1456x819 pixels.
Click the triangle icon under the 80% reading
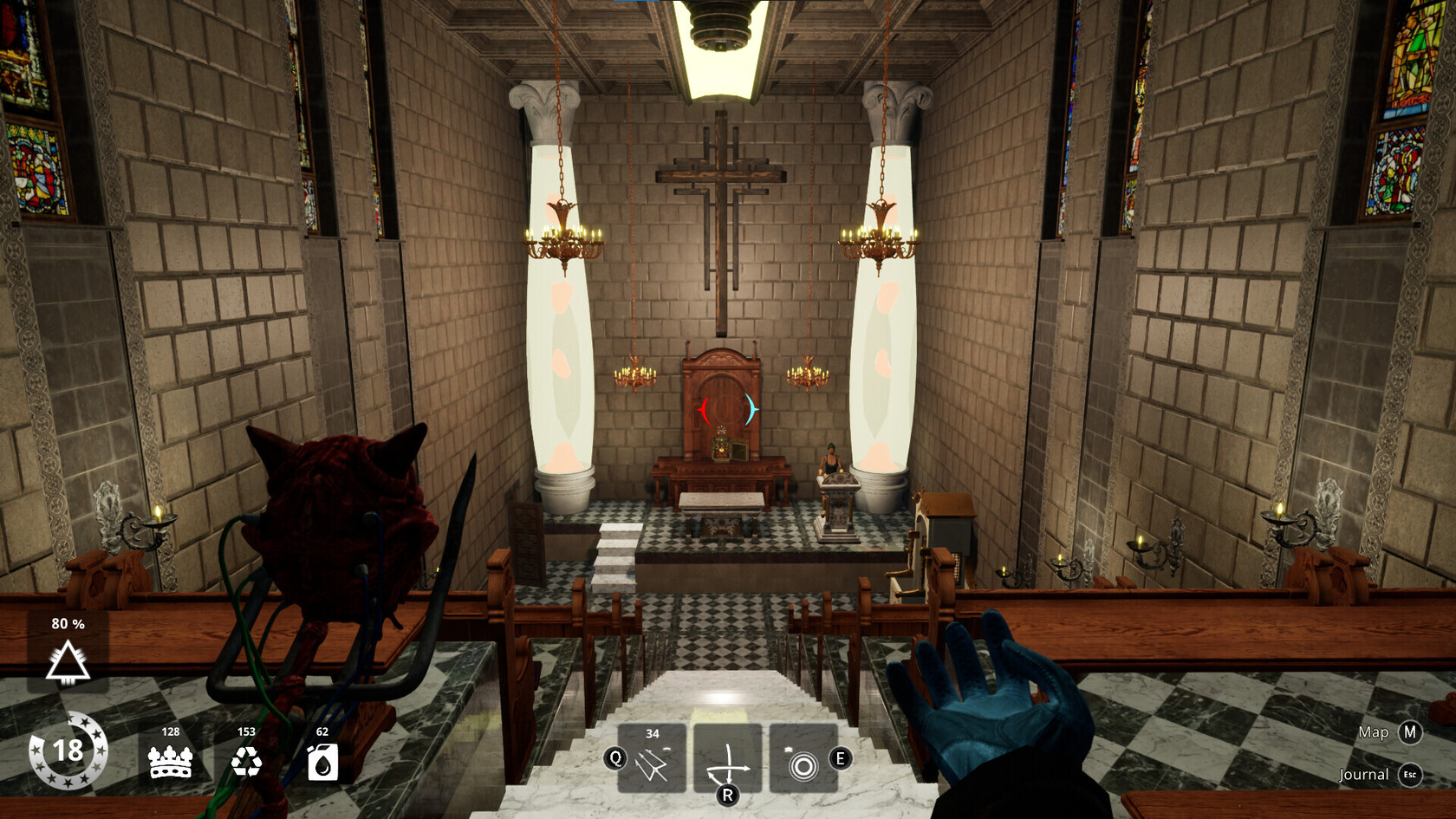pyautogui.click(x=69, y=661)
